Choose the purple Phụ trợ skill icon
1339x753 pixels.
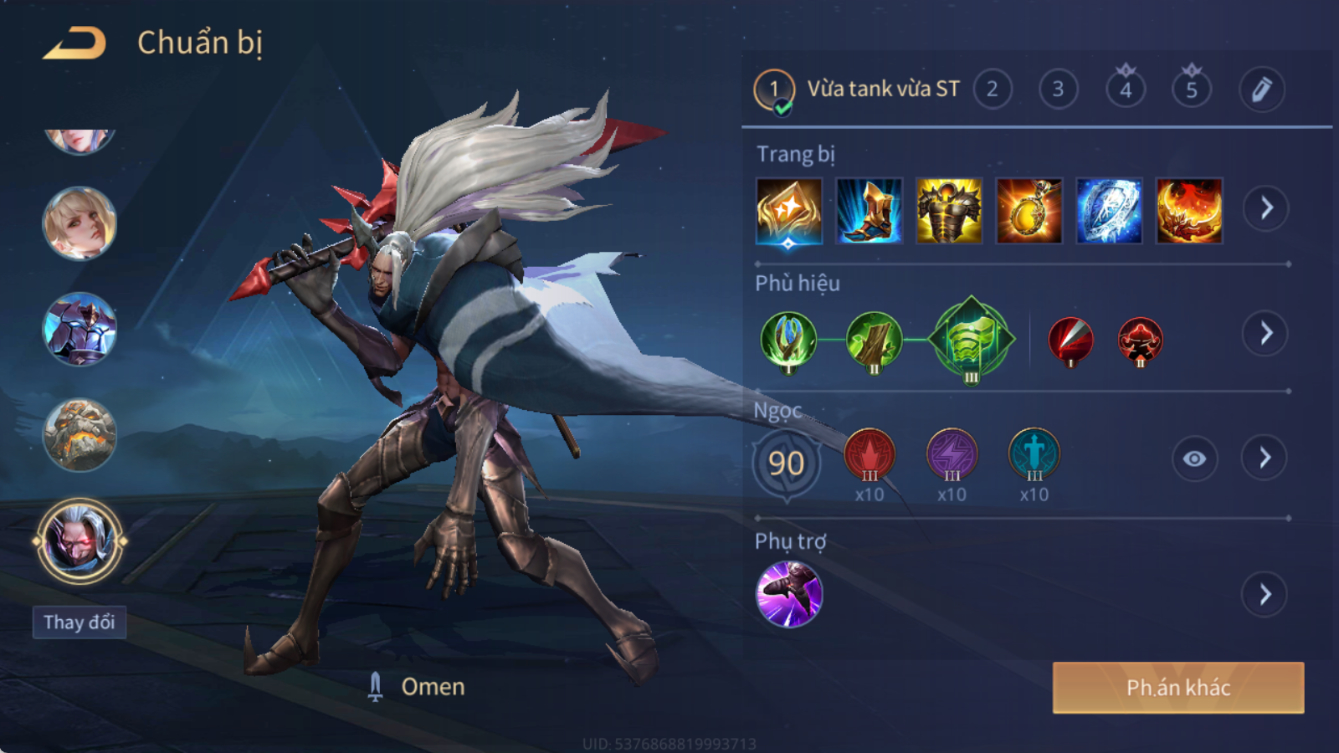point(789,594)
